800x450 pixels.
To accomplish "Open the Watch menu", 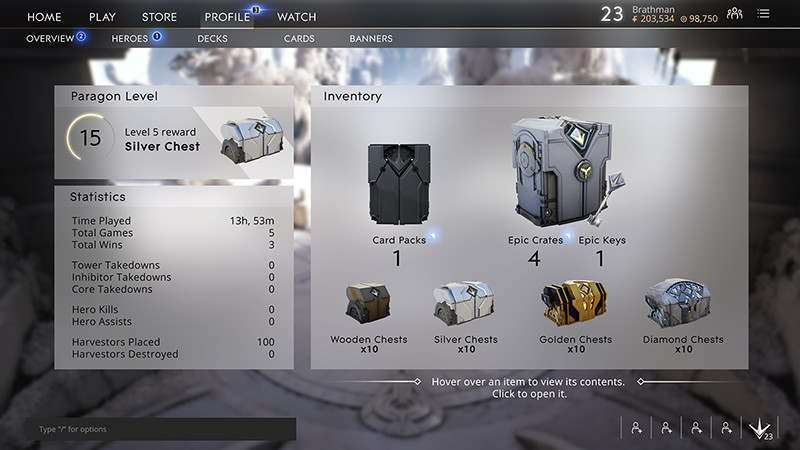I will (296, 17).
